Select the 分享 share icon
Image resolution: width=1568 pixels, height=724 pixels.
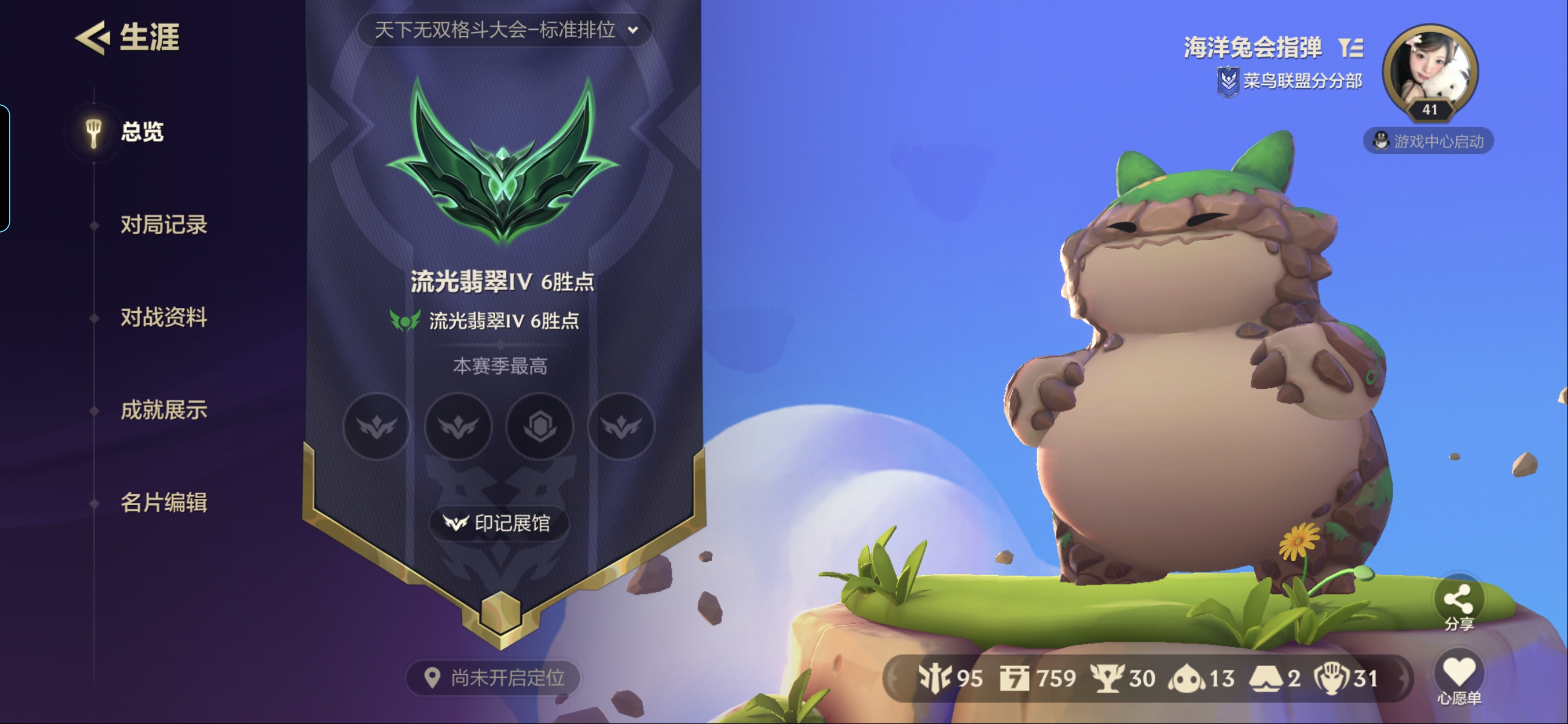coord(1460,599)
